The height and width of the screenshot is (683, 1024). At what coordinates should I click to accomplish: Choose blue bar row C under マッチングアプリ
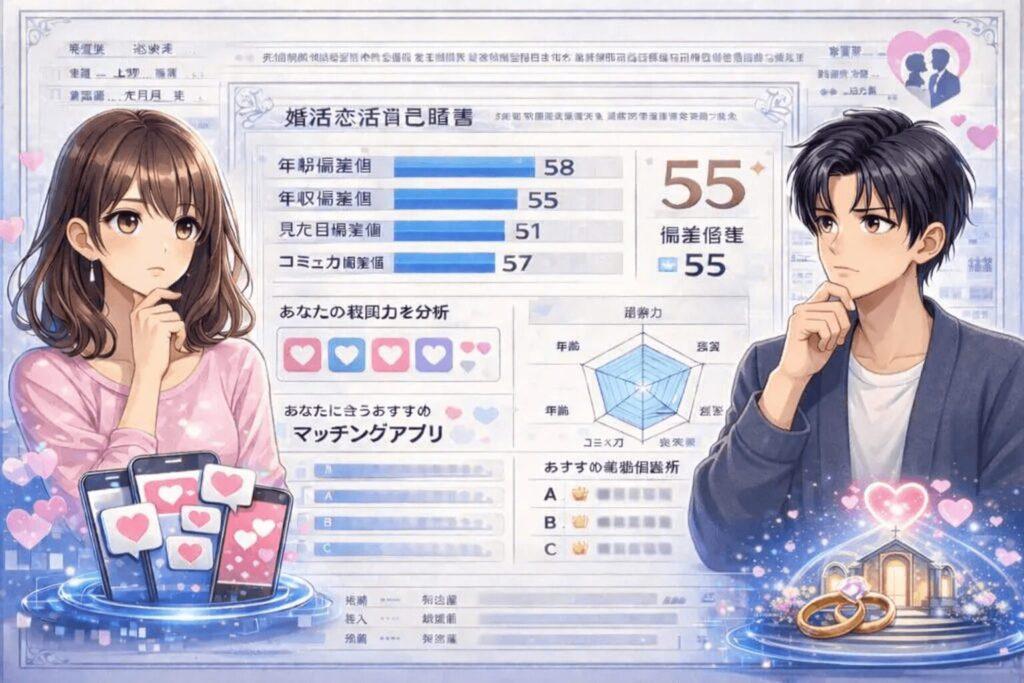(x=400, y=547)
